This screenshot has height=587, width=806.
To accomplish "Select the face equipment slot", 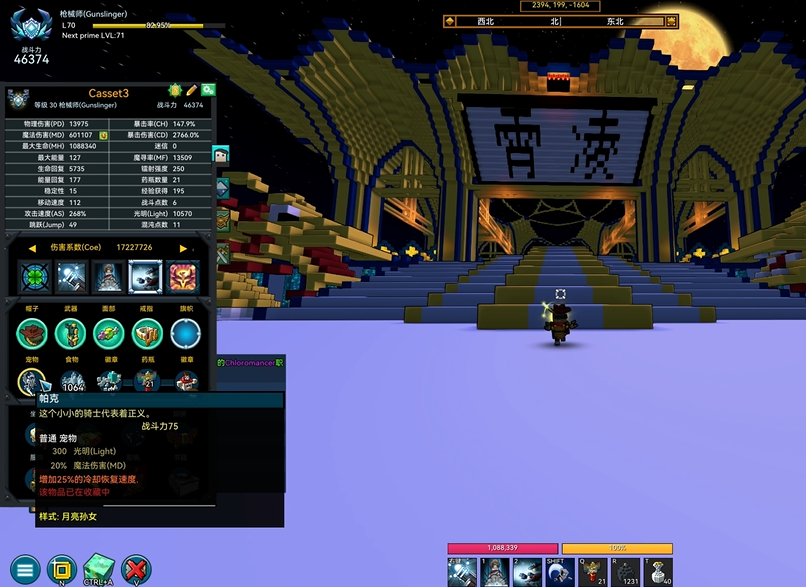I will [109, 334].
